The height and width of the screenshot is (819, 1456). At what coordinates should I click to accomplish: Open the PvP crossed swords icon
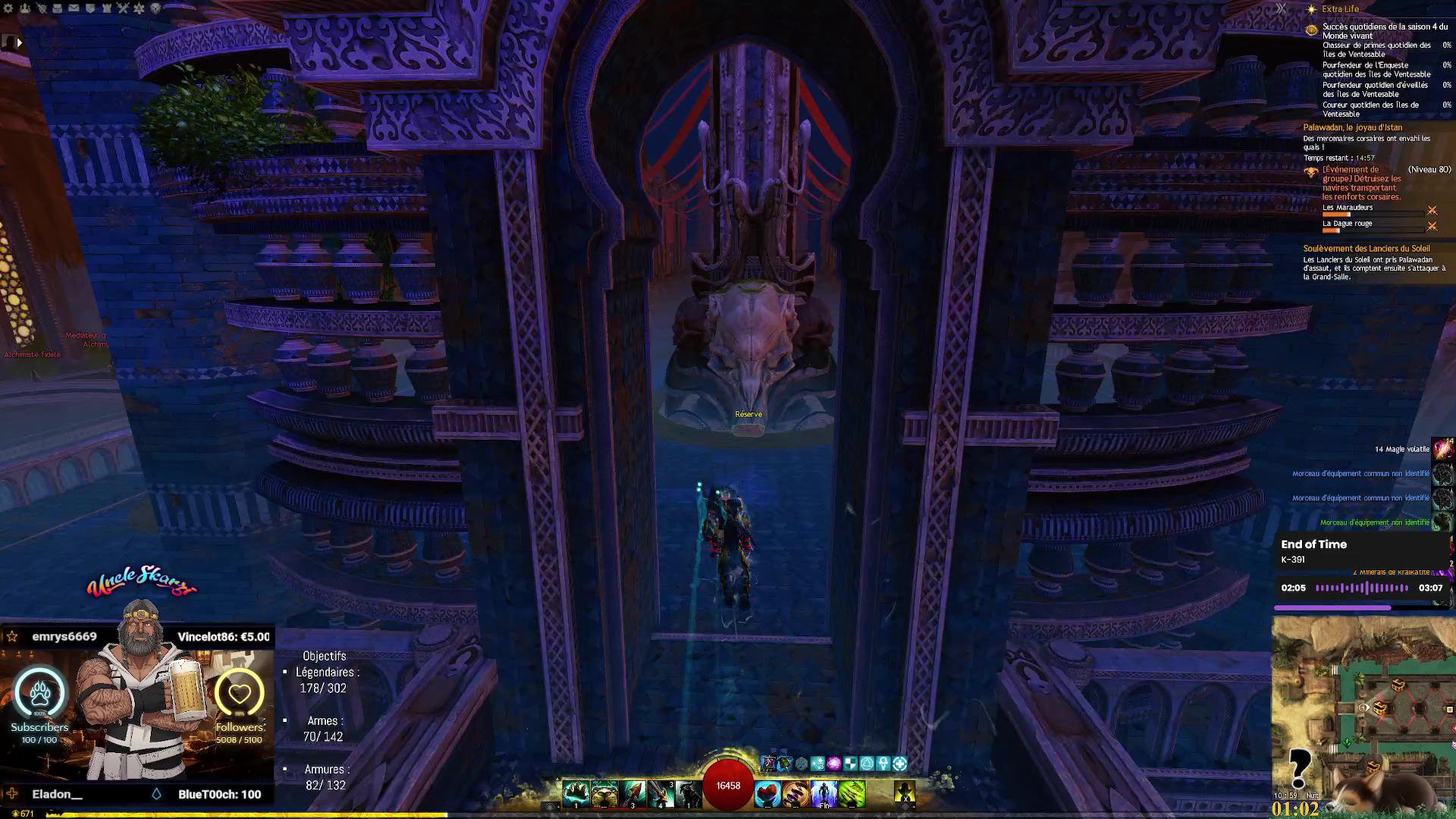click(x=123, y=8)
